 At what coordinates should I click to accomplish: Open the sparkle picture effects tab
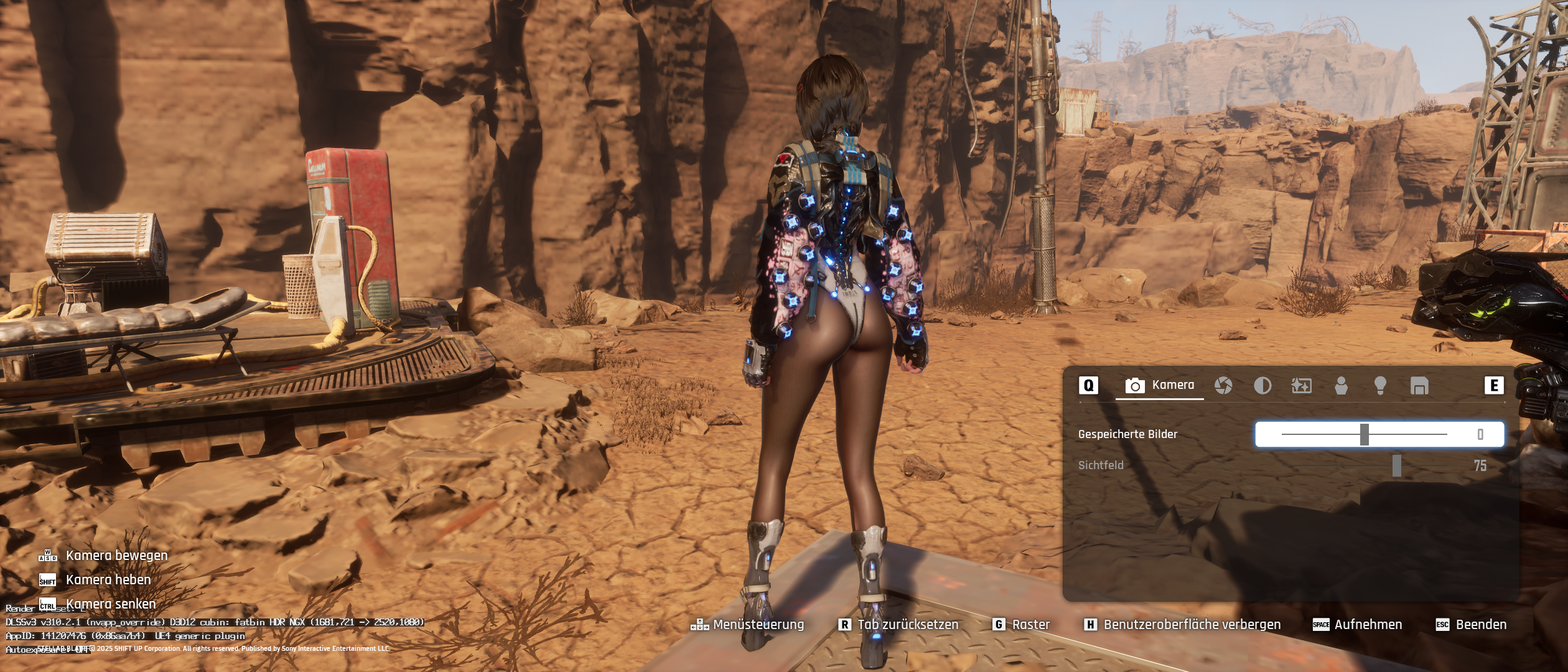coord(1301,386)
